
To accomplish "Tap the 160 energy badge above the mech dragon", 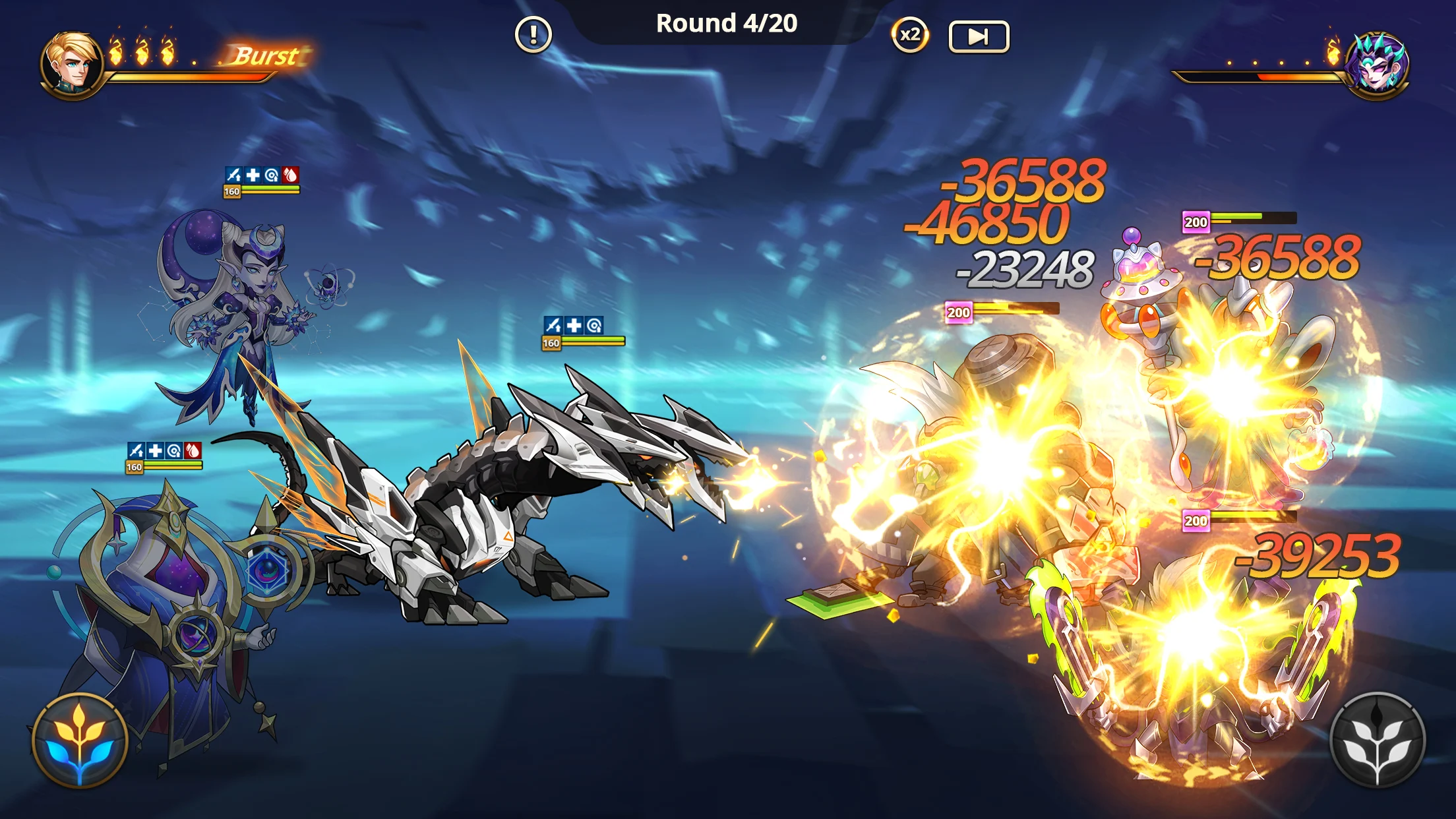I will (551, 344).
